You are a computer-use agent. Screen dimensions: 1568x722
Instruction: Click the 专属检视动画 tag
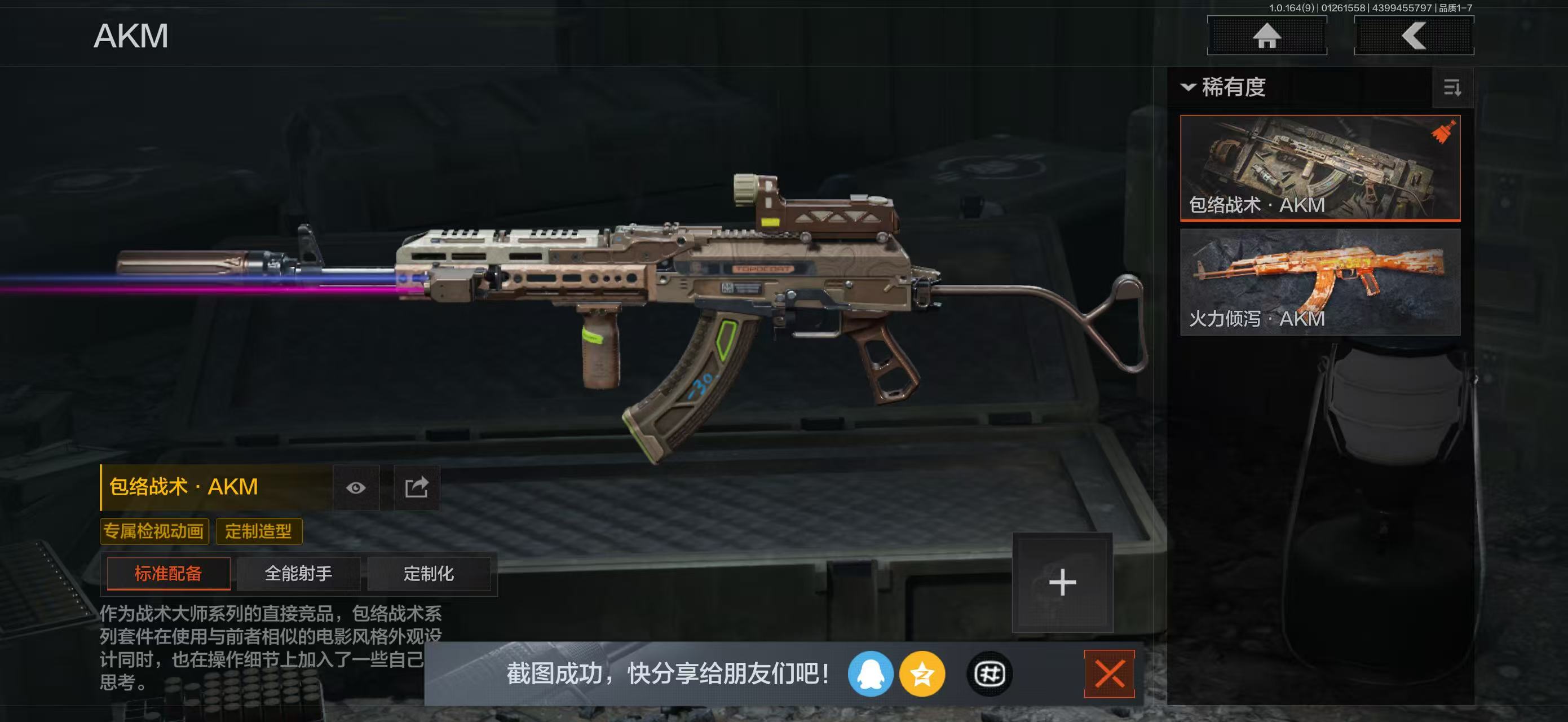point(154,531)
